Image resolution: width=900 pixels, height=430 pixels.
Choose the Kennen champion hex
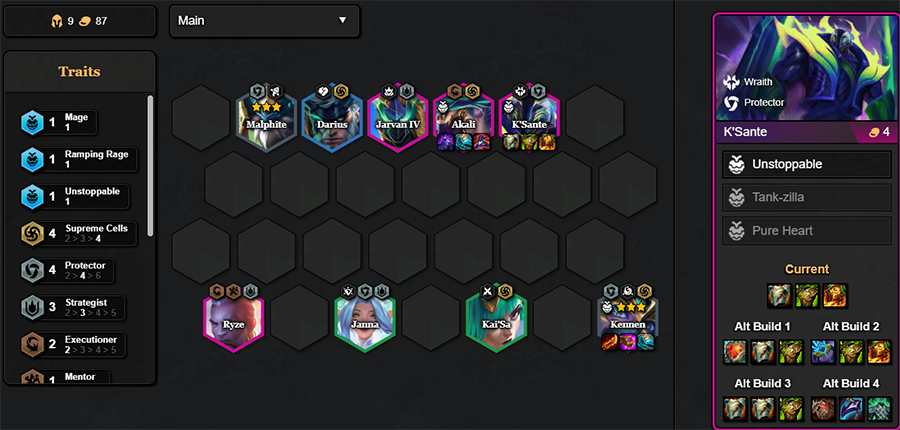(627, 318)
